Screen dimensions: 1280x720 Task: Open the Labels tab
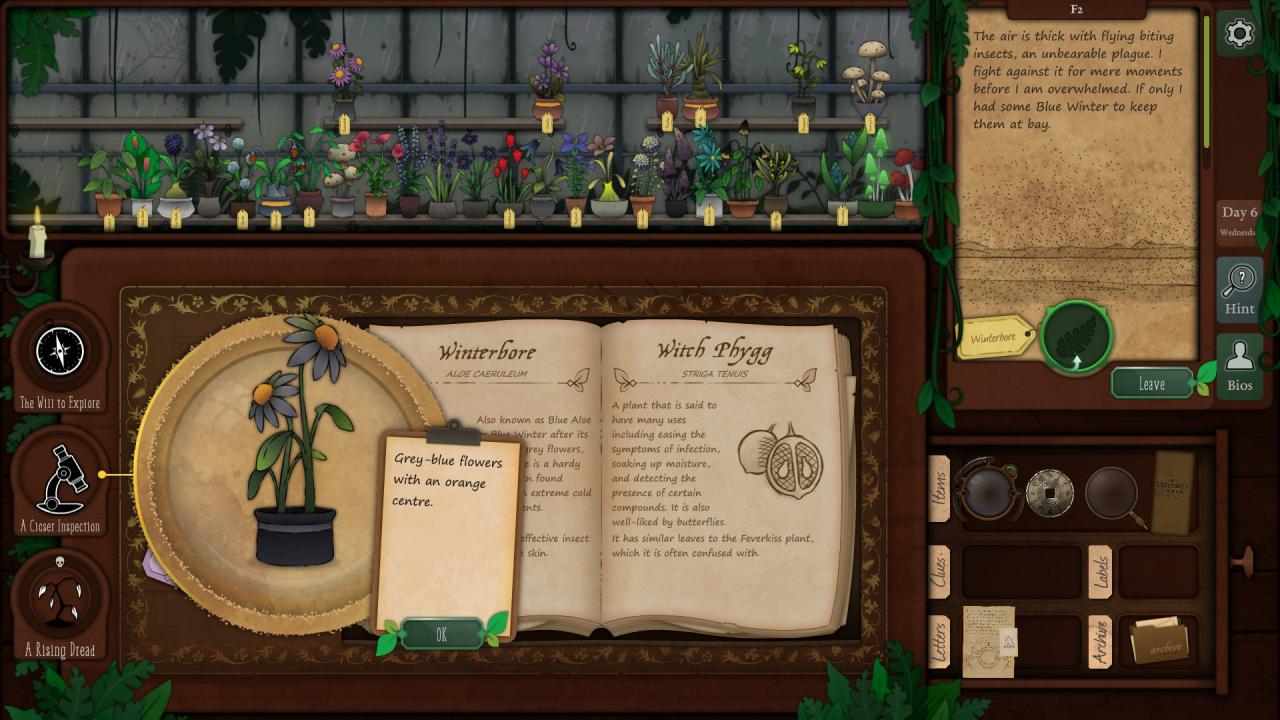[x=1099, y=572]
